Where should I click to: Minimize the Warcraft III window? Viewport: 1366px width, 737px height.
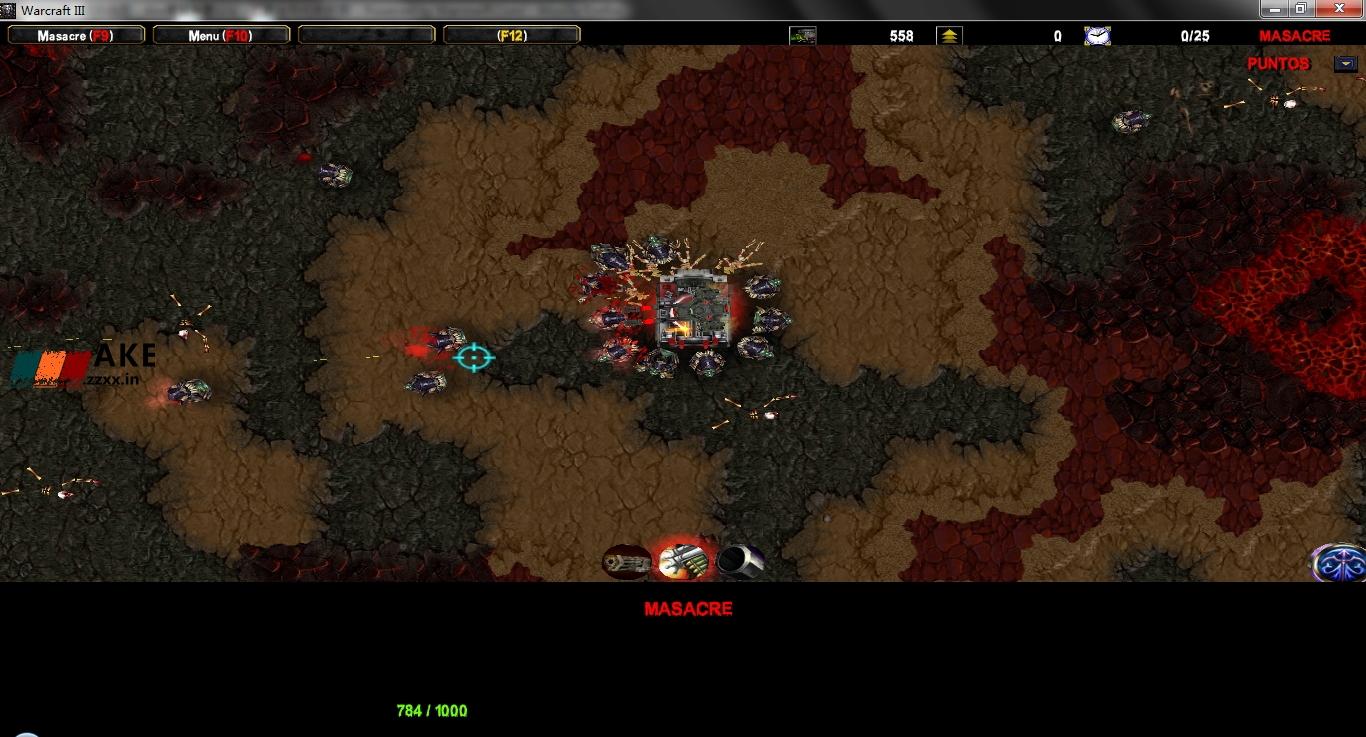click(x=1273, y=9)
